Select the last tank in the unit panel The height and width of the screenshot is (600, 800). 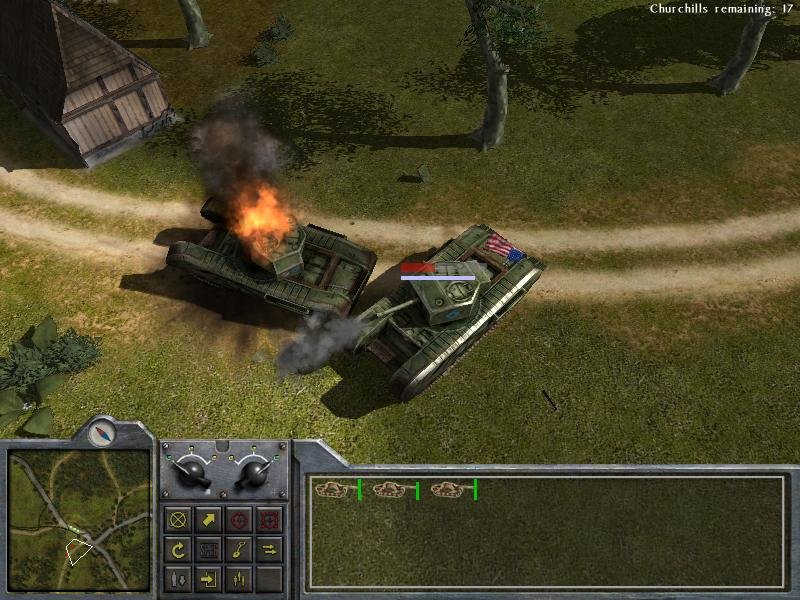pos(448,489)
